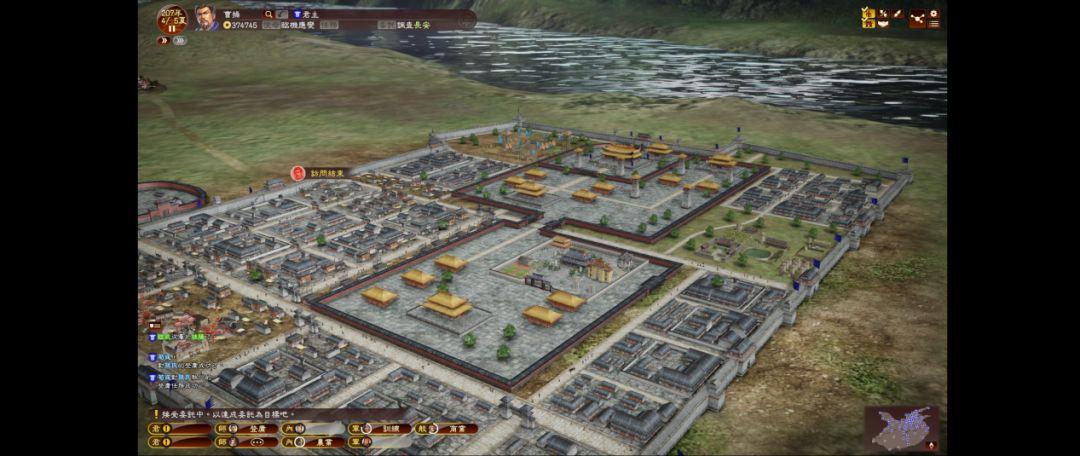The width and height of the screenshot is (1080, 456).
Task: Select the 訪問結束 notification marker
Action: coord(320,173)
